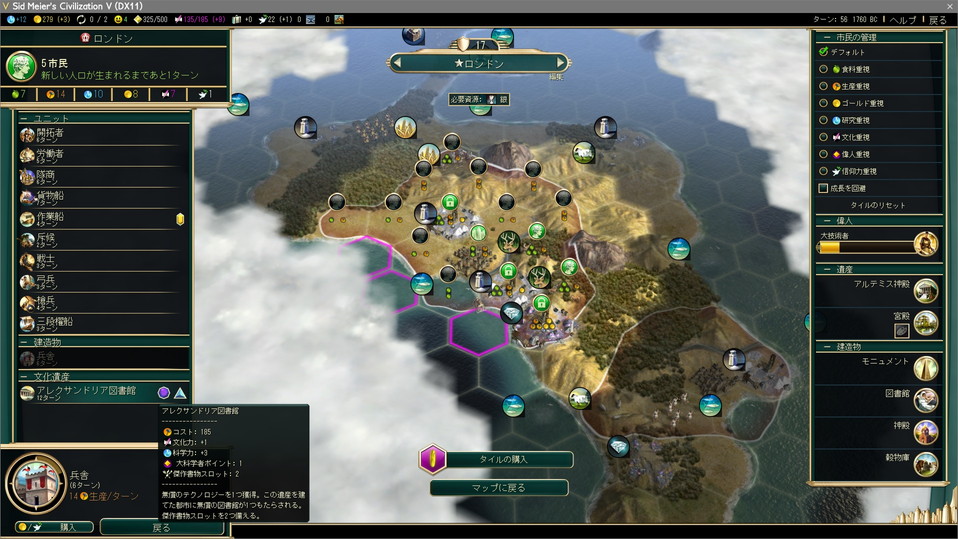Image resolution: width=958 pixels, height=539 pixels.
Task: Choose アレクサンドリア図書館 wonder to build
Action: click(85, 392)
